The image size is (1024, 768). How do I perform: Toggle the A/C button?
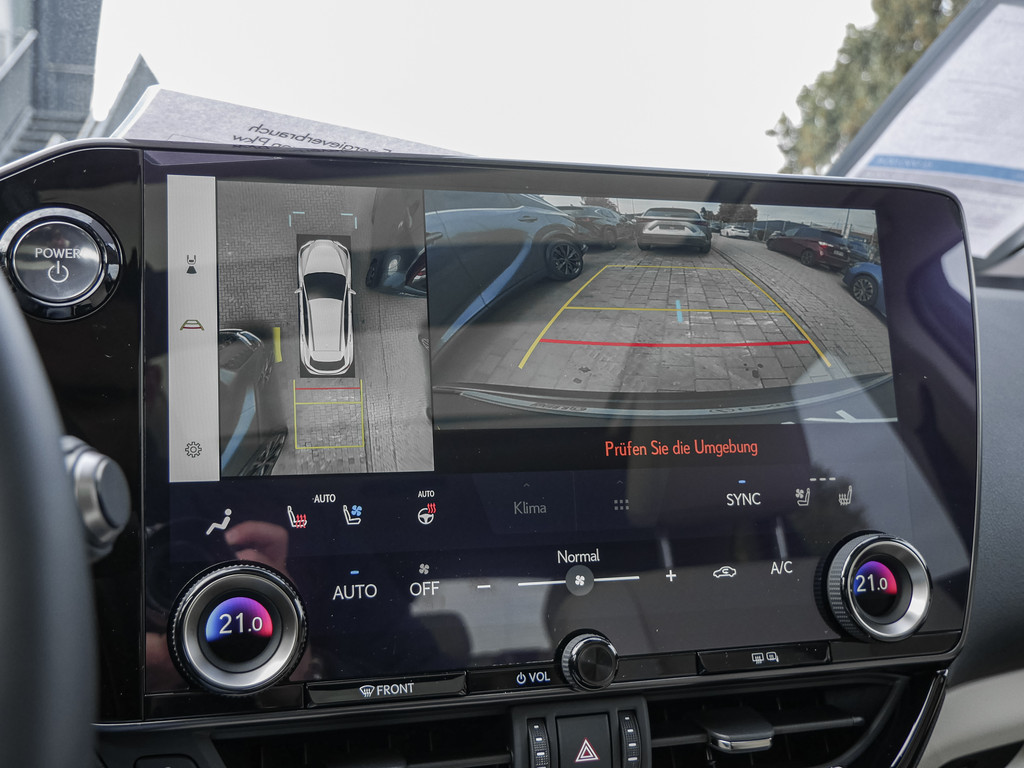781,568
